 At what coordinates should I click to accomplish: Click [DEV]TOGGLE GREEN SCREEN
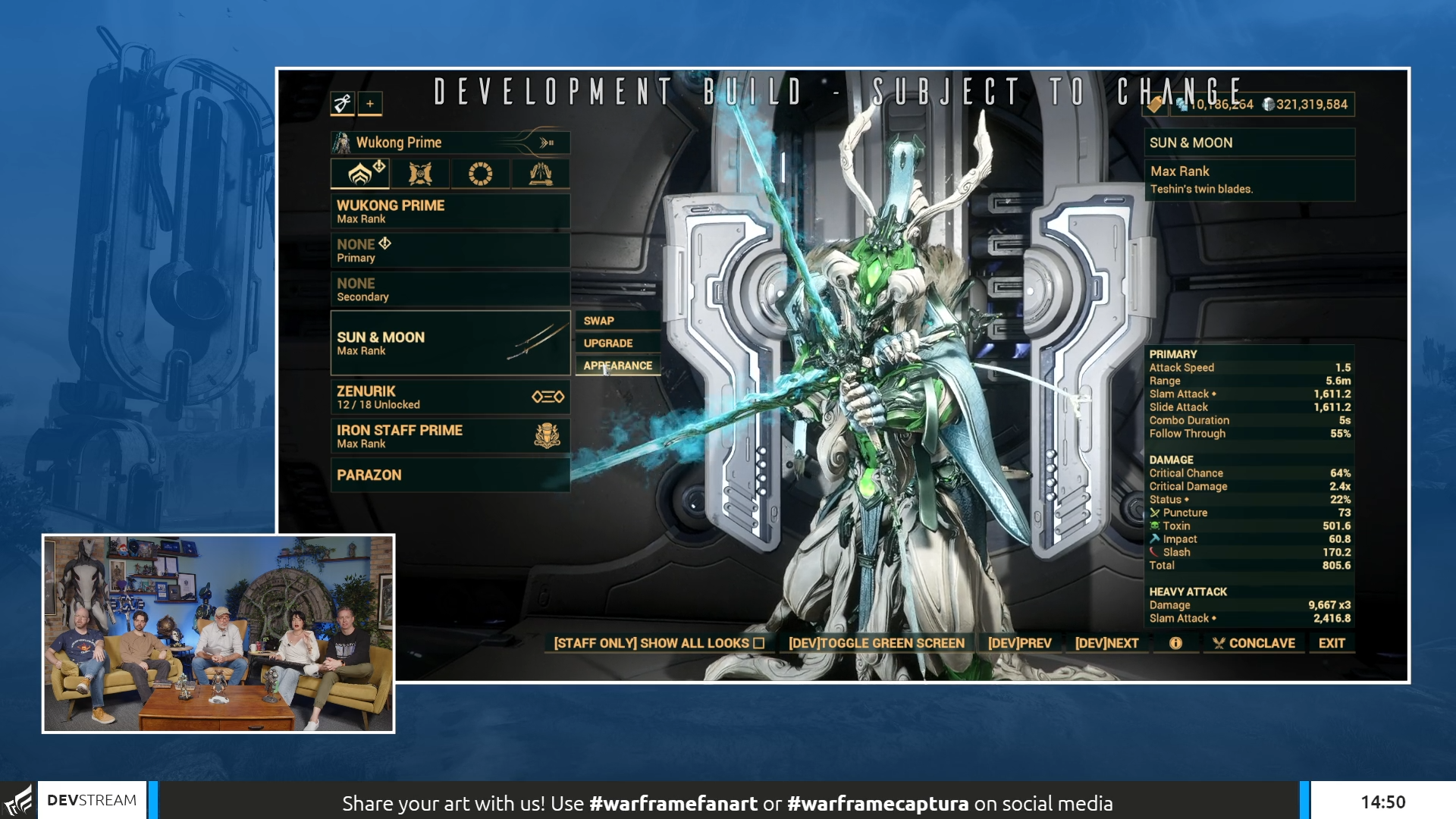[876, 642]
